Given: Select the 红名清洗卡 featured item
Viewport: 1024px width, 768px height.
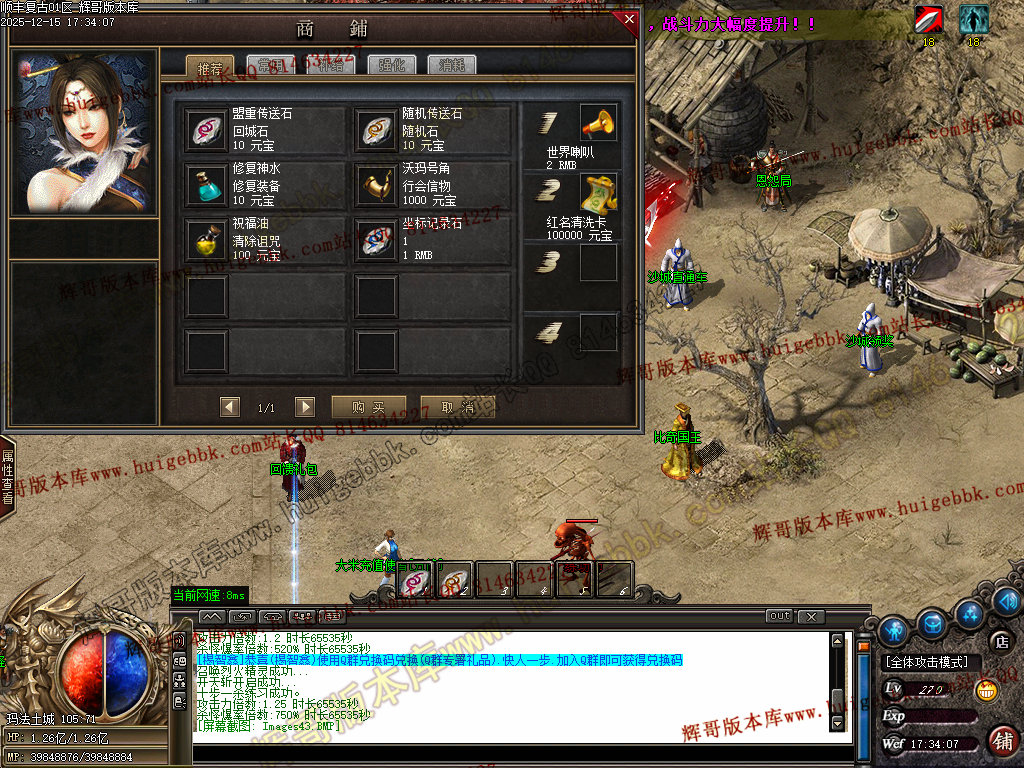Looking at the screenshot, I should 598,192.
